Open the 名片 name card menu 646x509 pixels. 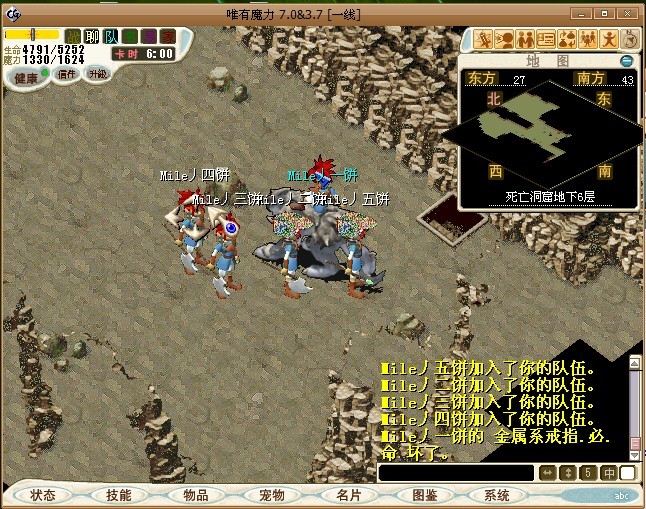[x=347, y=495]
